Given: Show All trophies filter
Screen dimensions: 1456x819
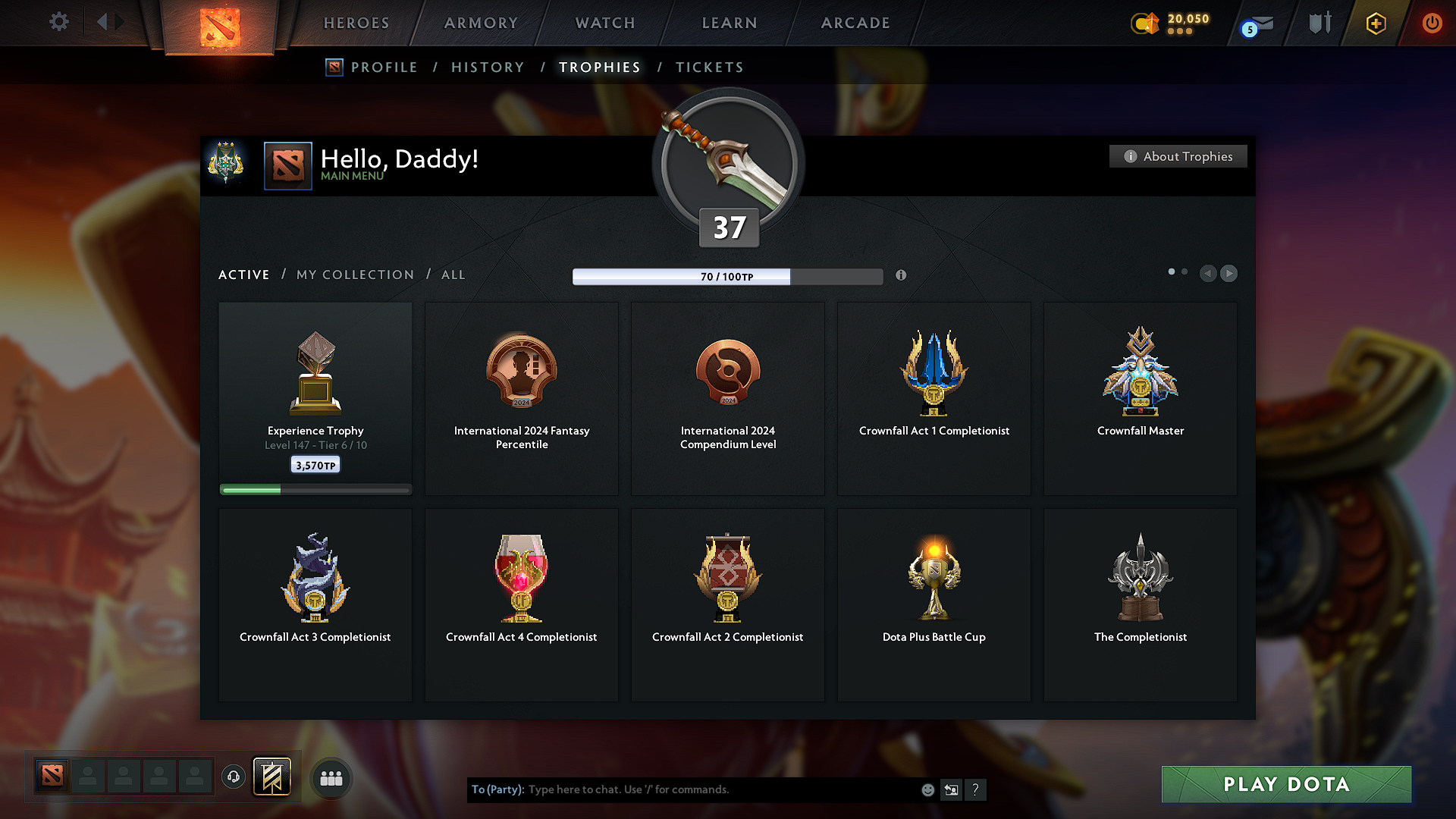Looking at the screenshot, I should point(453,275).
